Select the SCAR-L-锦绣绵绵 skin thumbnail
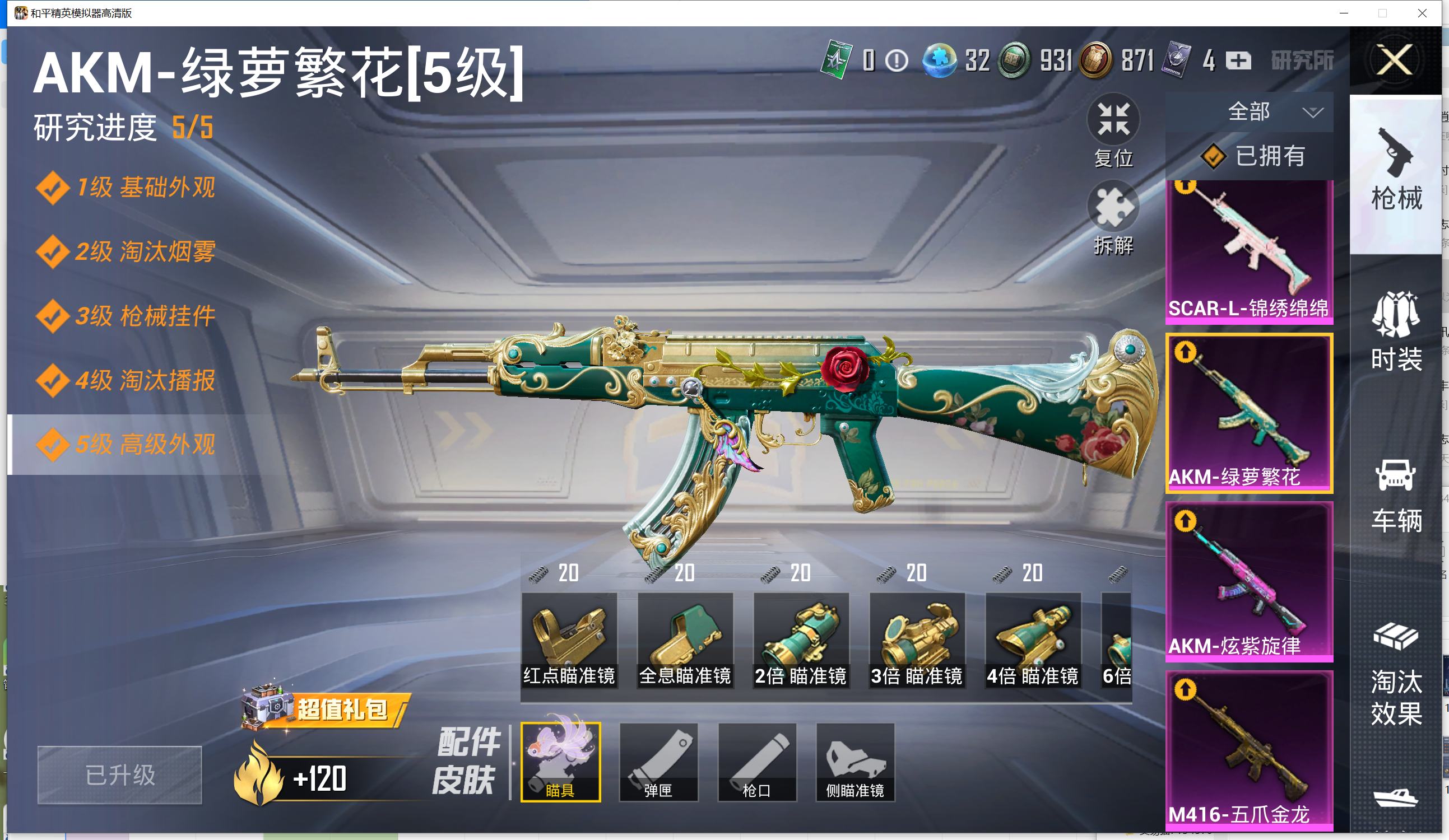This screenshot has width=1449, height=840. [x=1249, y=251]
